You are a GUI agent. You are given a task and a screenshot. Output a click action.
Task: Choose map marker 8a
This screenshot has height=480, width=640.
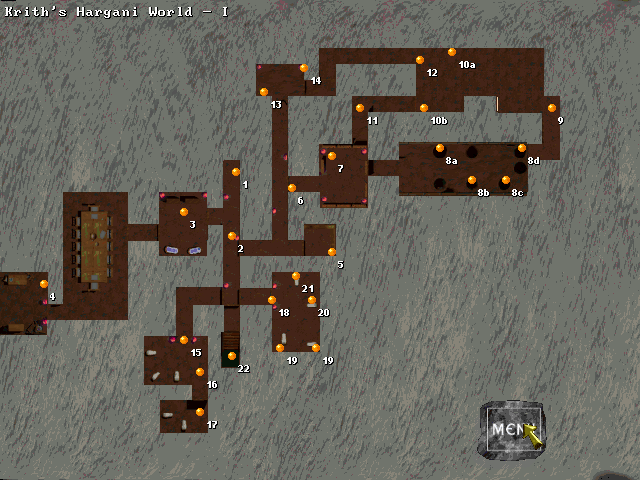440,148
